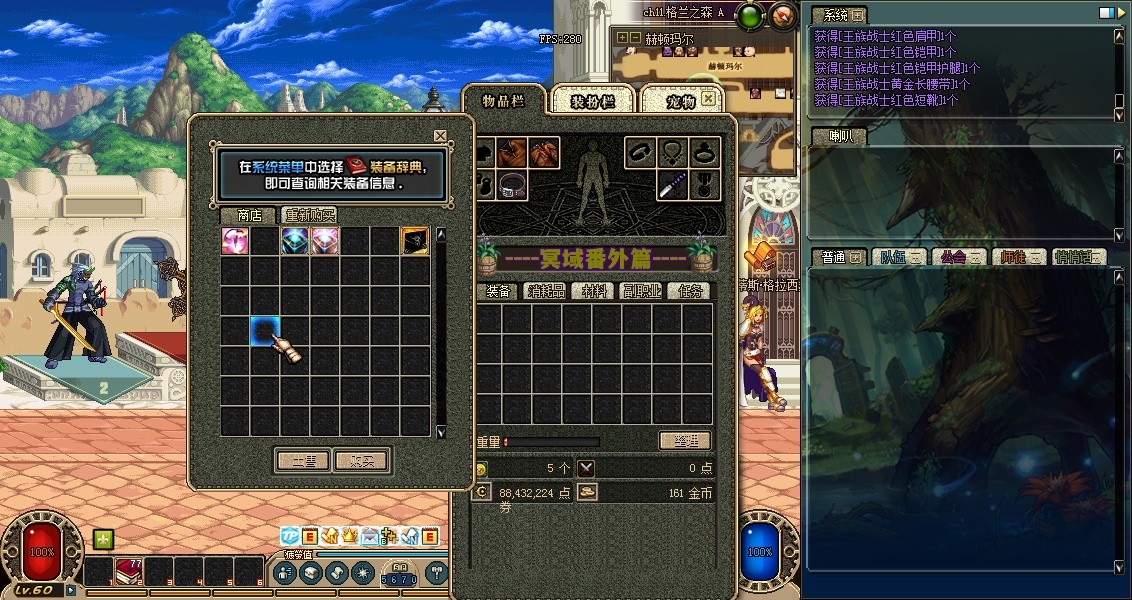Switch chat to 公会 (guild) channel

(x=955, y=257)
